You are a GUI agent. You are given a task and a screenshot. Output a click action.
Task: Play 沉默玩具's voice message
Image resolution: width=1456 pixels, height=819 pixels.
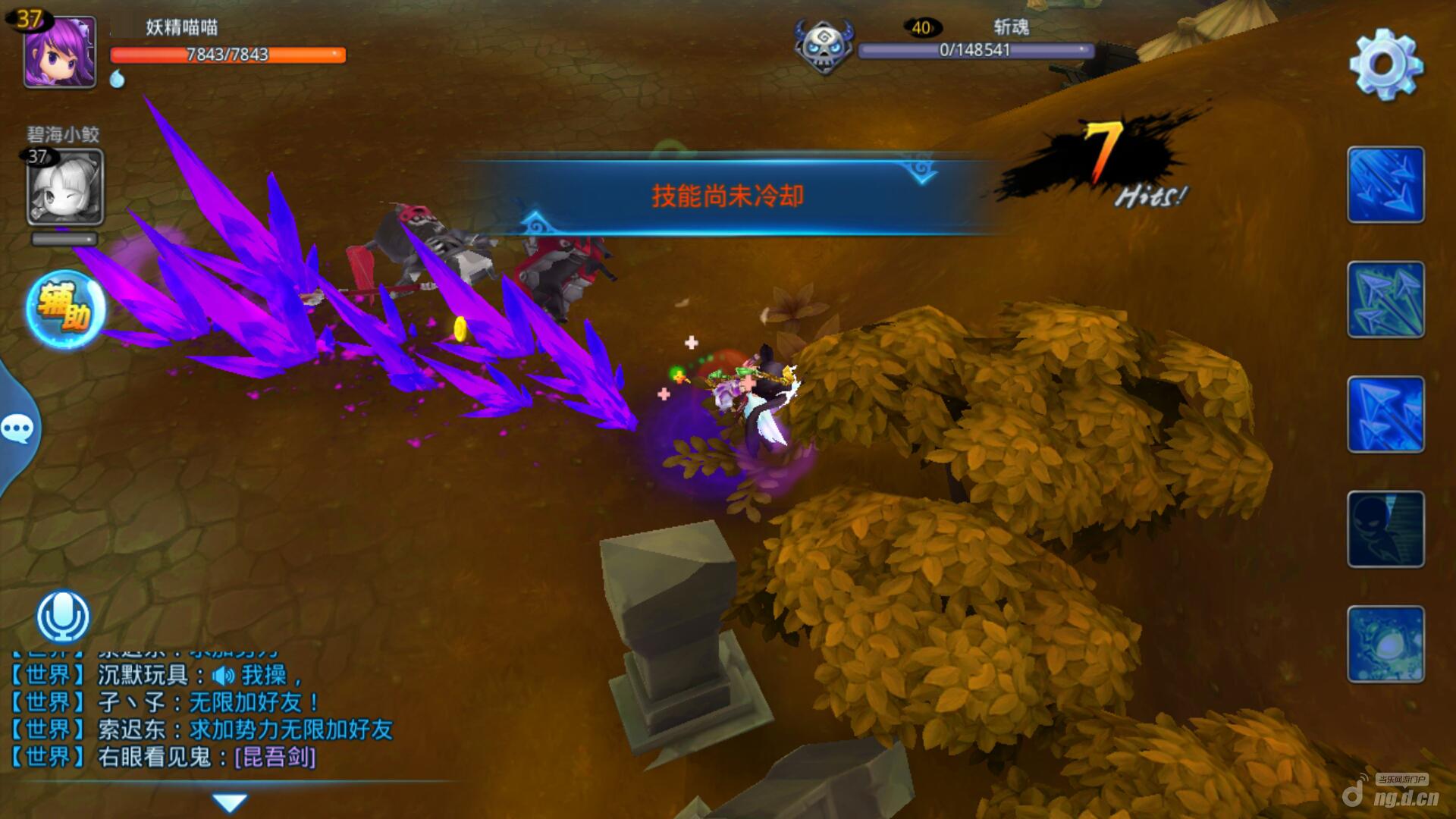(x=224, y=675)
